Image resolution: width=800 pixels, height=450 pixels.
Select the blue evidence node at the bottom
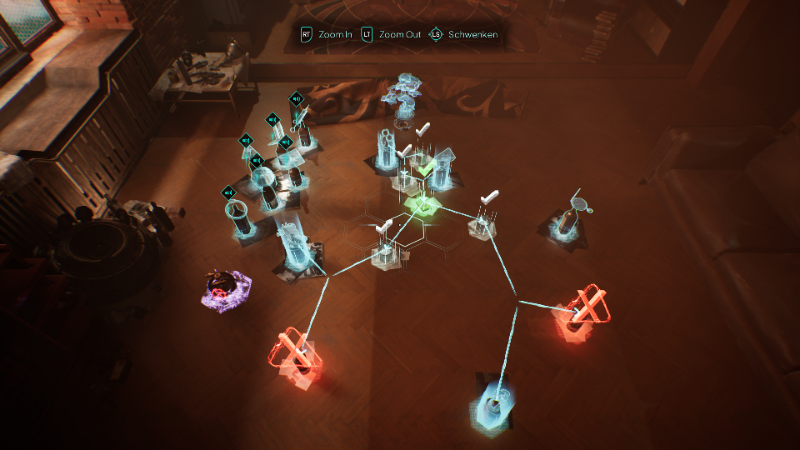pos(494,405)
